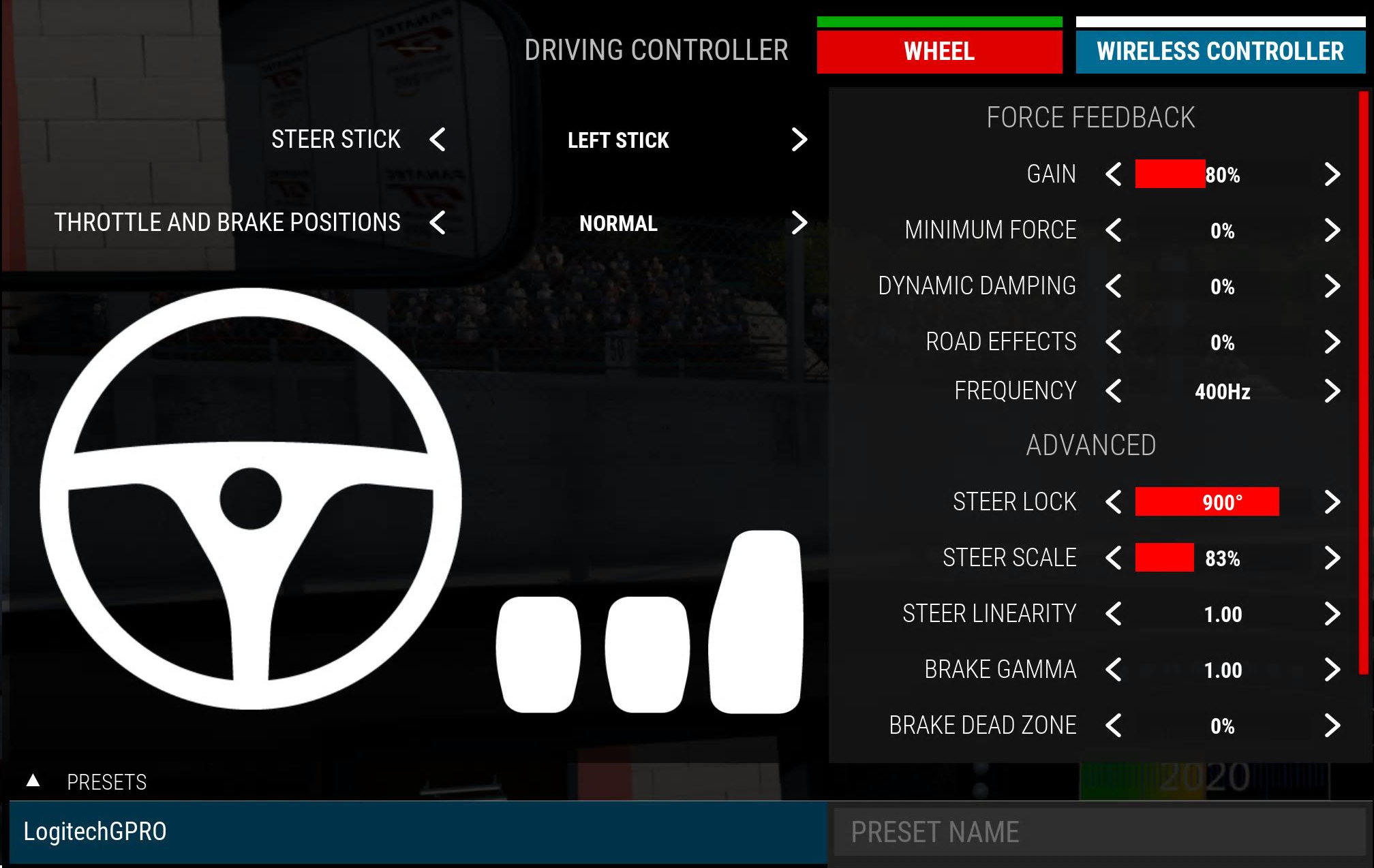The height and width of the screenshot is (868, 1374).
Task: Select previous Steer Stick option
Action: click(x=438, y=140)
